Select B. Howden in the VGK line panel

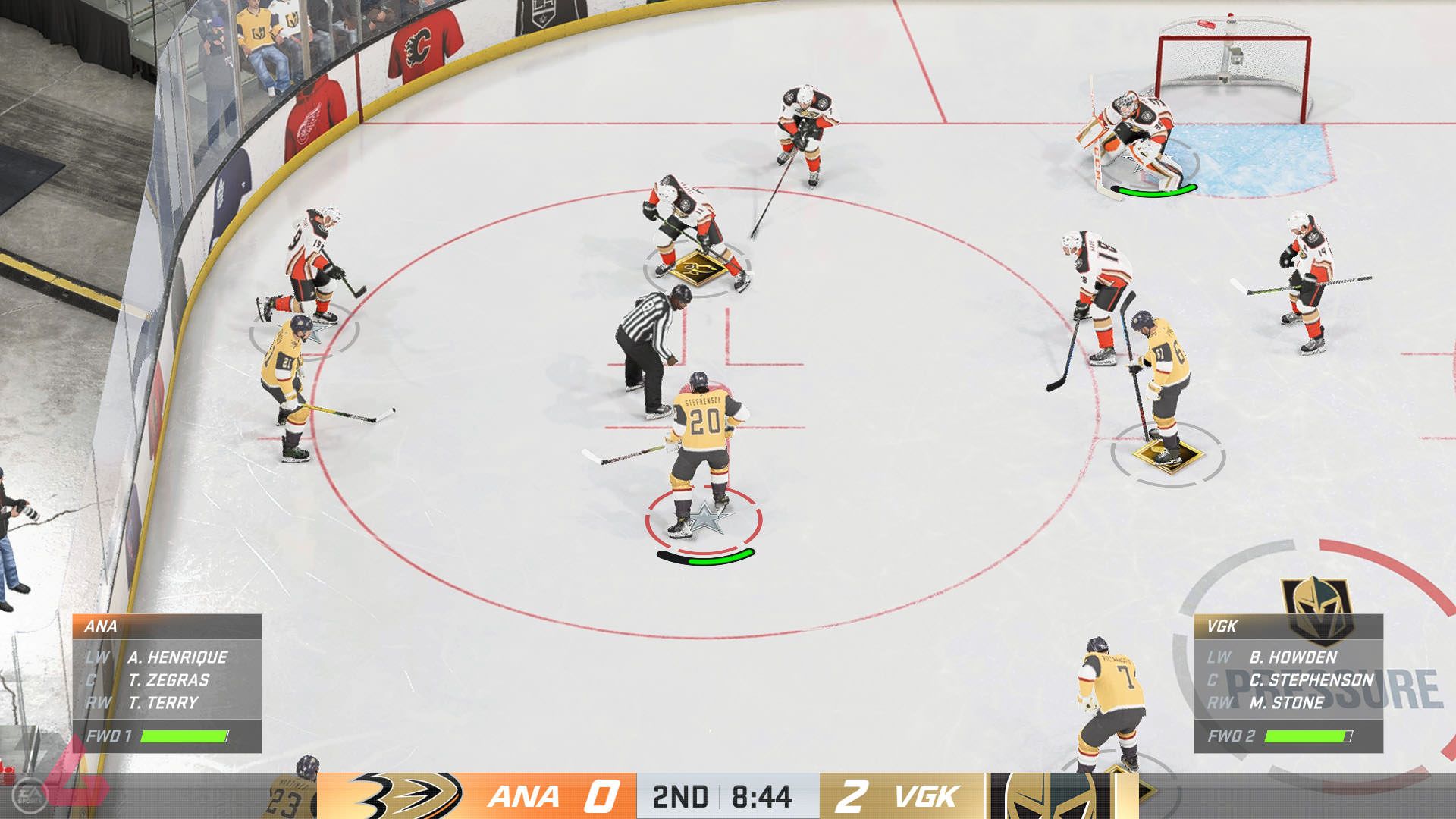[x=1292, y=657]
